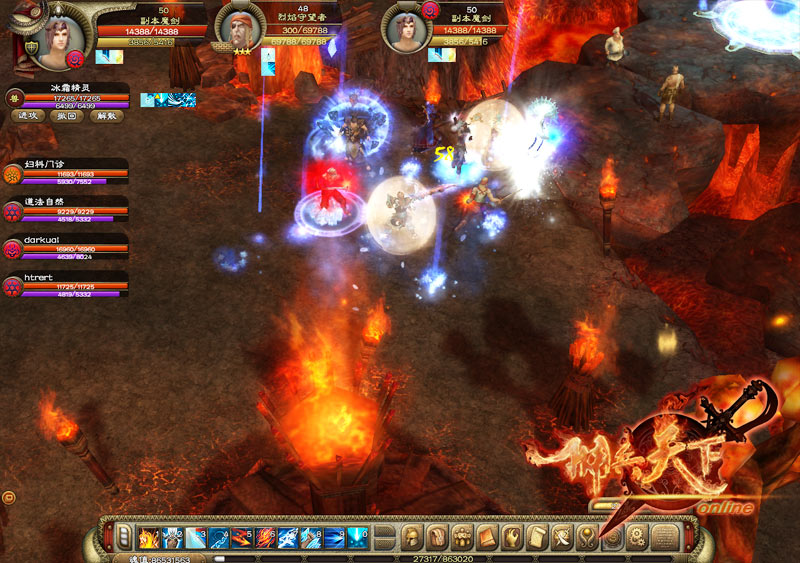The height and width of the screenshot is (563, 800).
Task: Click the small round button at left screen edge
Action: tap(8, 496)
